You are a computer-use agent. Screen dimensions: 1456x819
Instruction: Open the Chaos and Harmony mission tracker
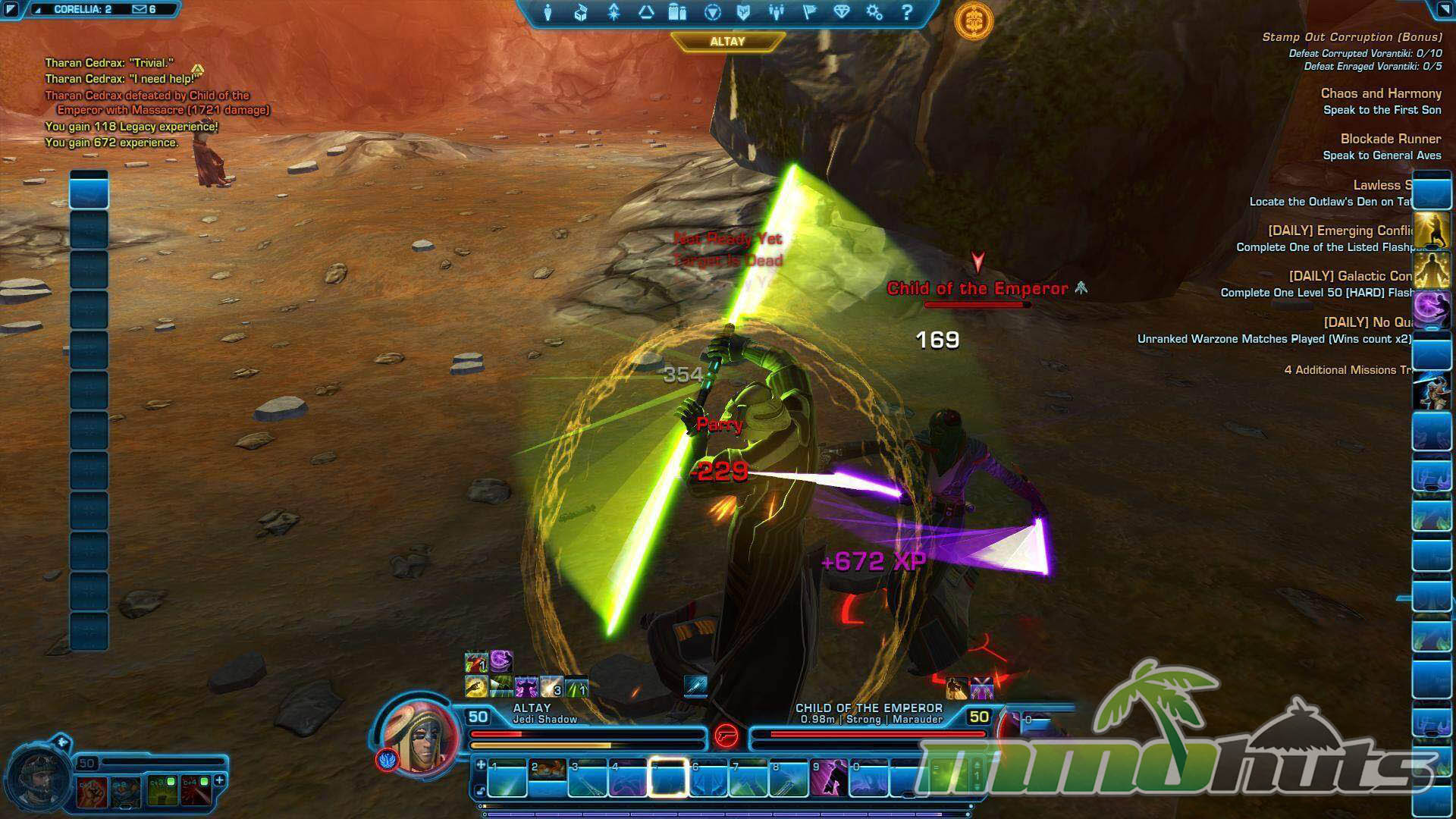click(x=1380, y=94)
